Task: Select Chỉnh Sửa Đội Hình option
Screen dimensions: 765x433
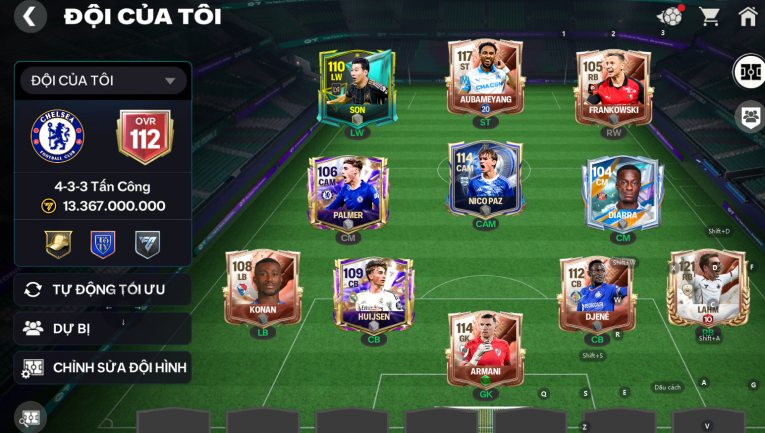Action: [103, 368]
